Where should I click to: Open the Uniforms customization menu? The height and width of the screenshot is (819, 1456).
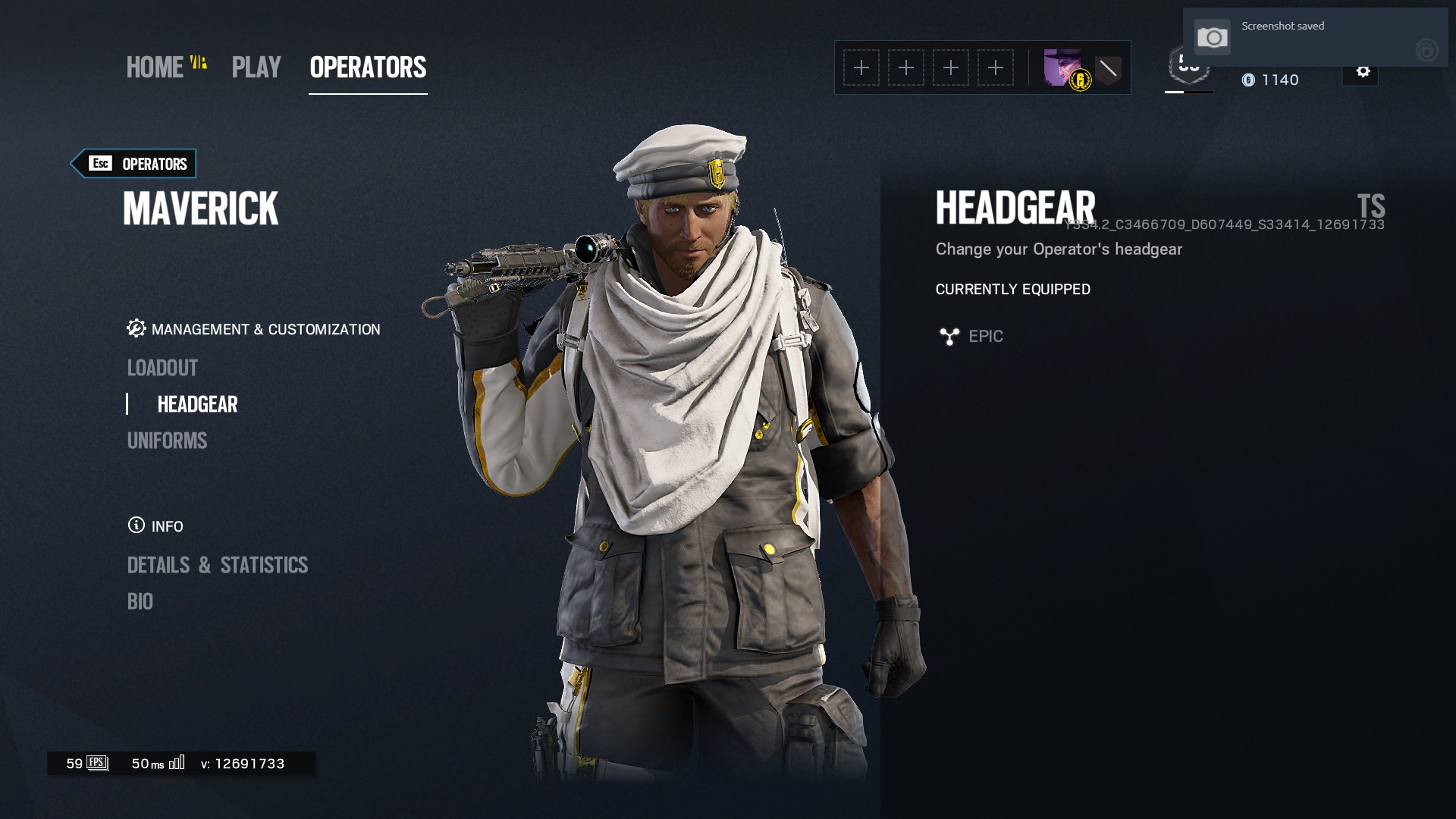[167, 441]
